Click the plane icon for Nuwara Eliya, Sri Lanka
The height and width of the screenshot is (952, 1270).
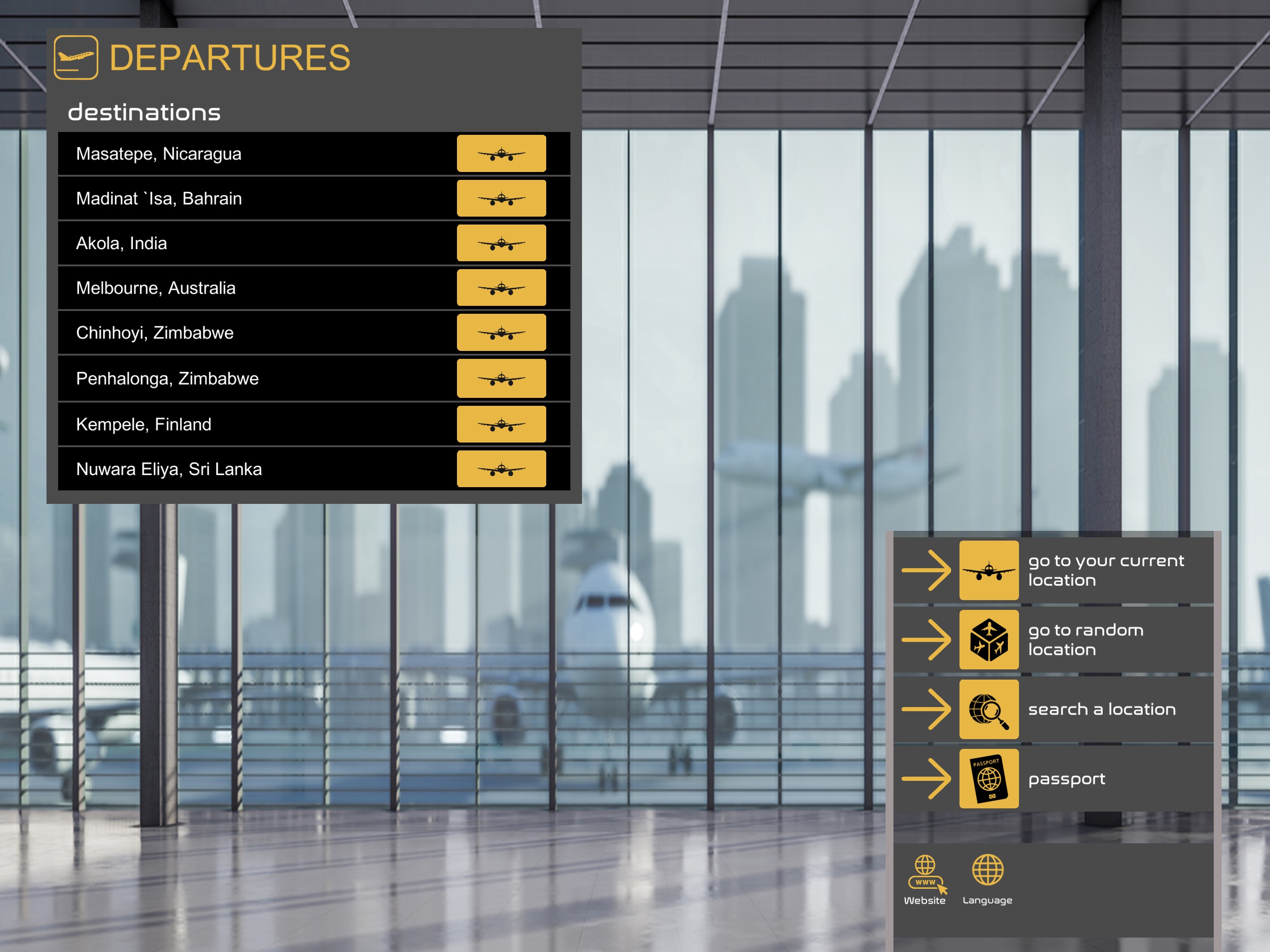(501, 469)
